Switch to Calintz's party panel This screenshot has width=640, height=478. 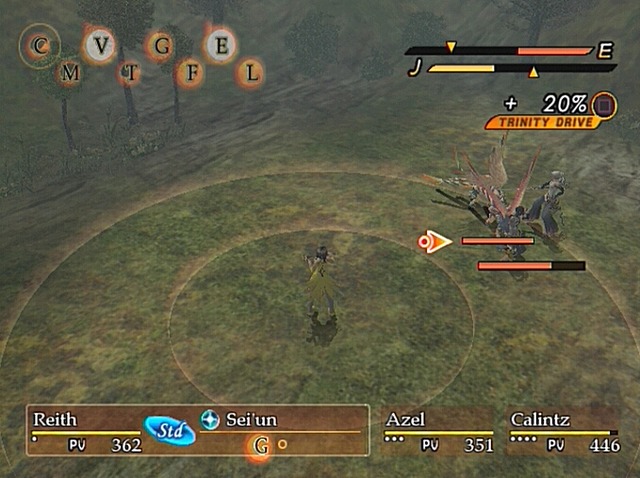pyautogui.click(x=564, y=431)
